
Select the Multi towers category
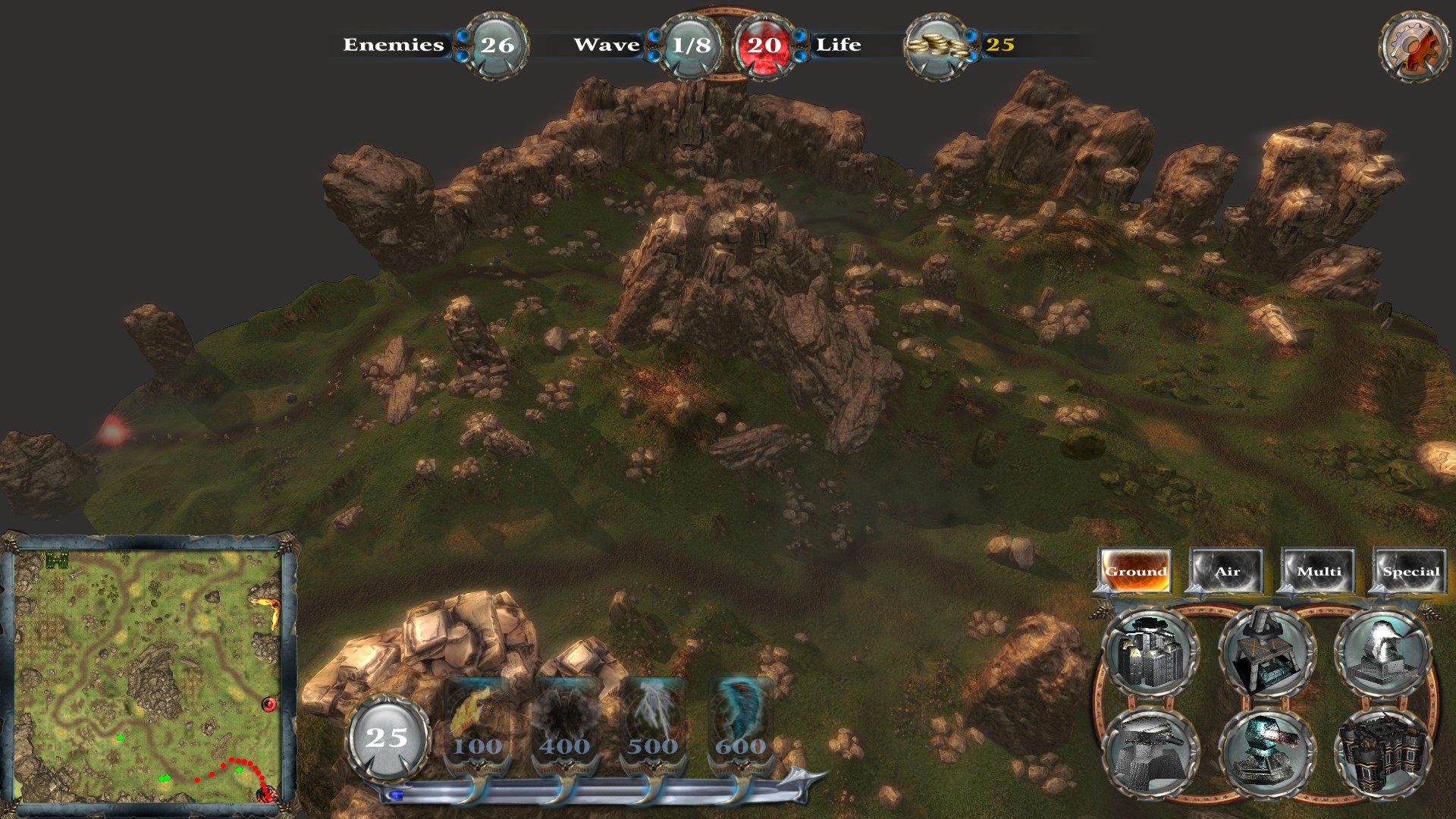pos(1319,571)
